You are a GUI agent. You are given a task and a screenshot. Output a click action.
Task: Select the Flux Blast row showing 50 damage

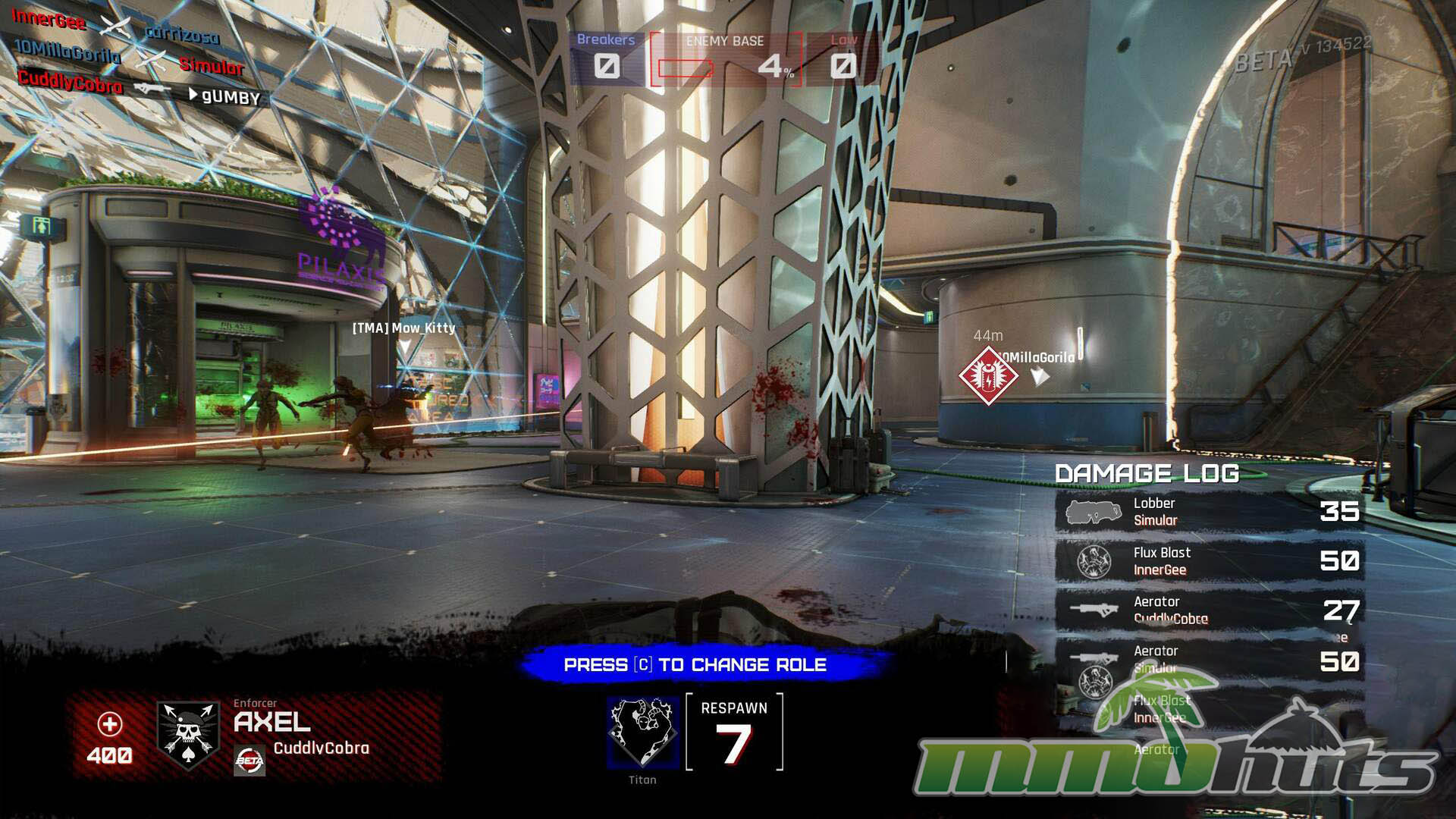(x=1210, y=561)
